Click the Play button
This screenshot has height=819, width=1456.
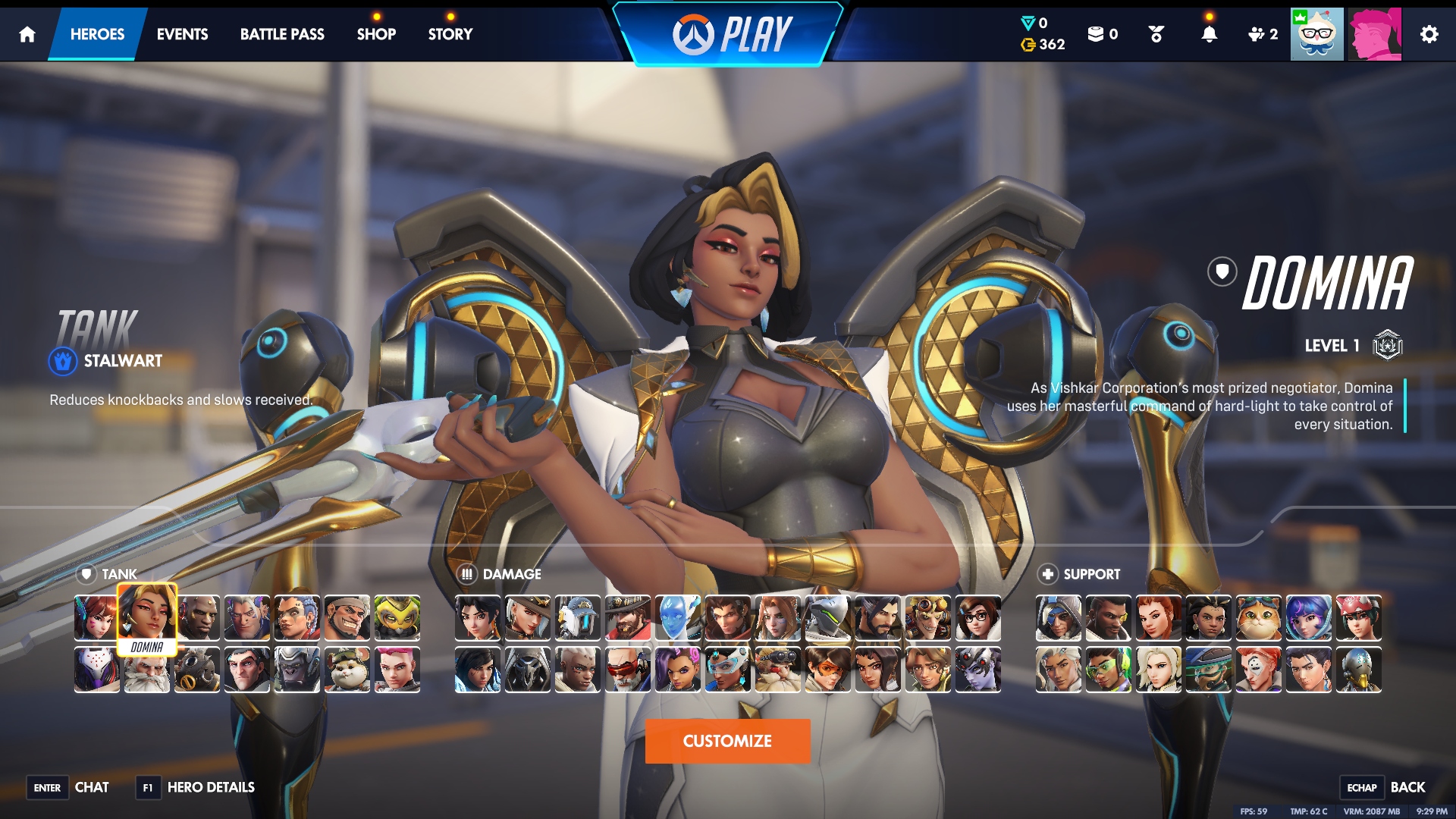pos(730,34)
